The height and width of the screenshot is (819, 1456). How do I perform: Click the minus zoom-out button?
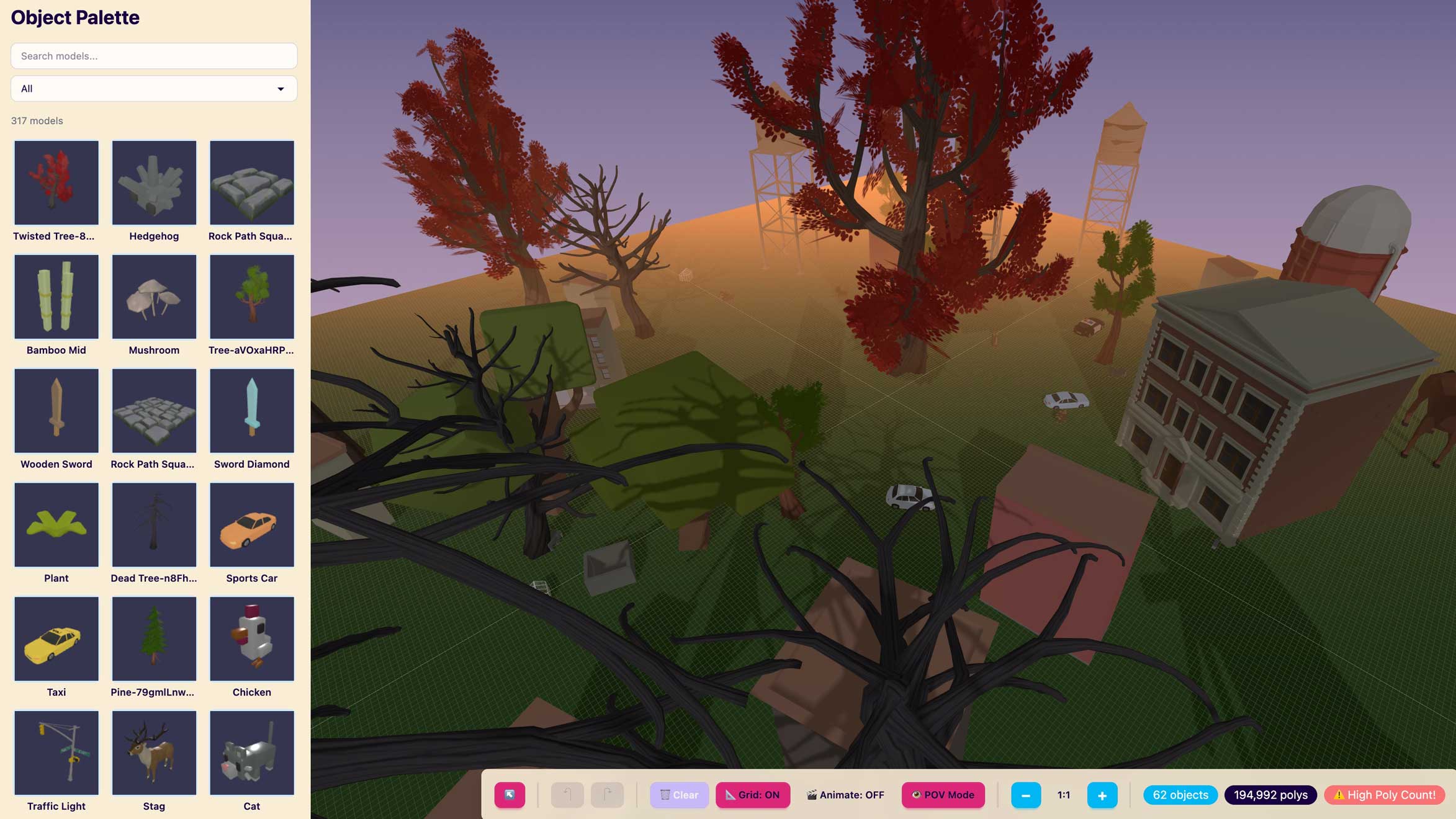click(x=1026, y=795)
